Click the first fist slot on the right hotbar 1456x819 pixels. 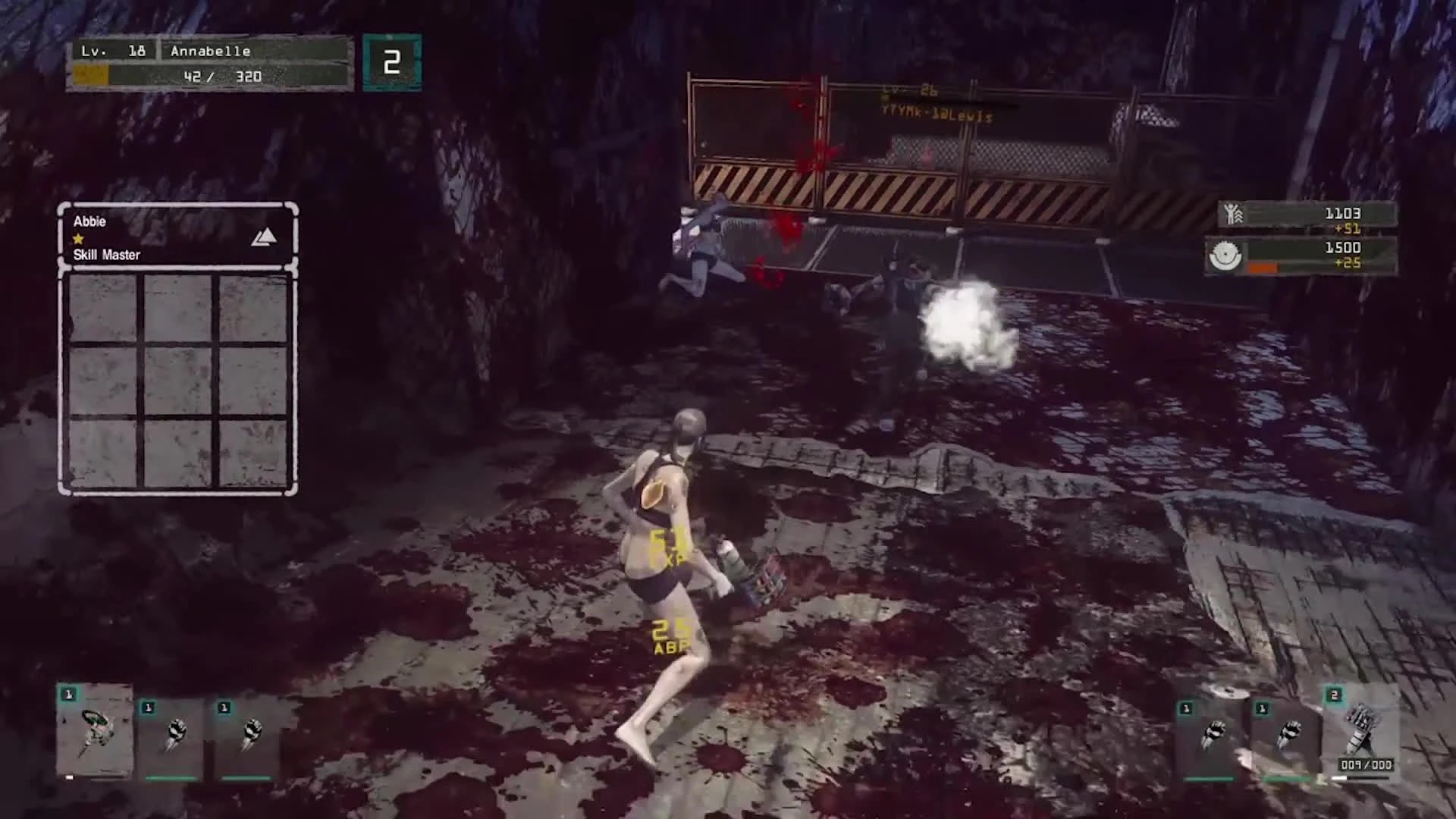tap(1213, 732)
